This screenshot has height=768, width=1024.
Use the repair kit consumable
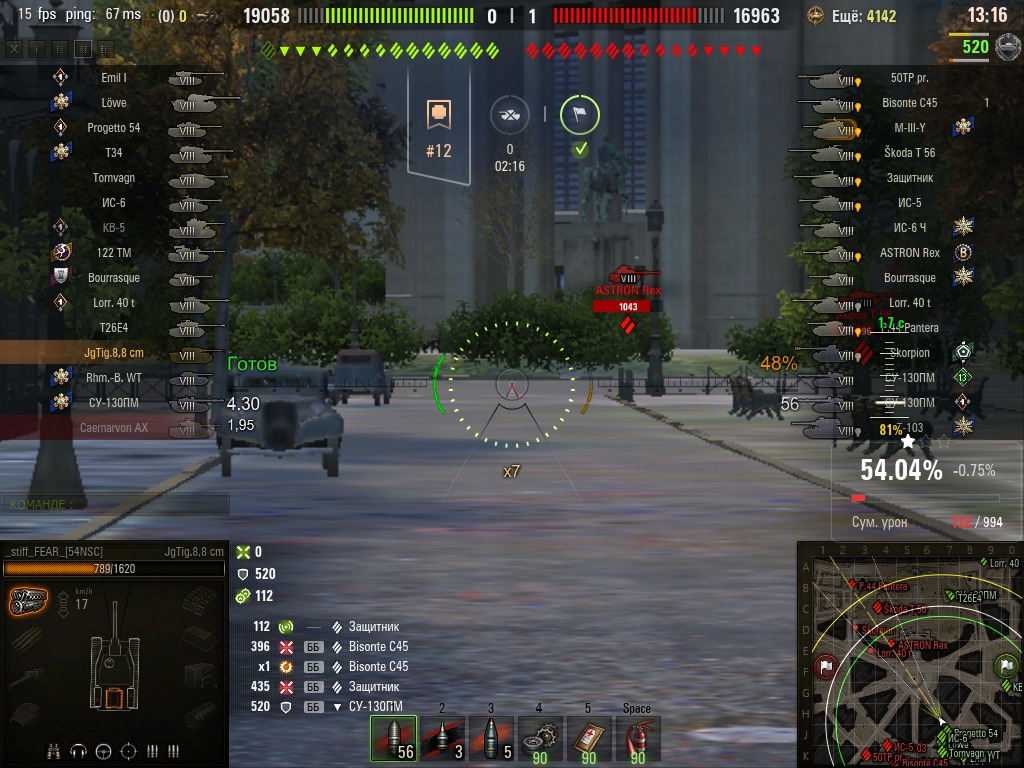(x=540, y=738)
